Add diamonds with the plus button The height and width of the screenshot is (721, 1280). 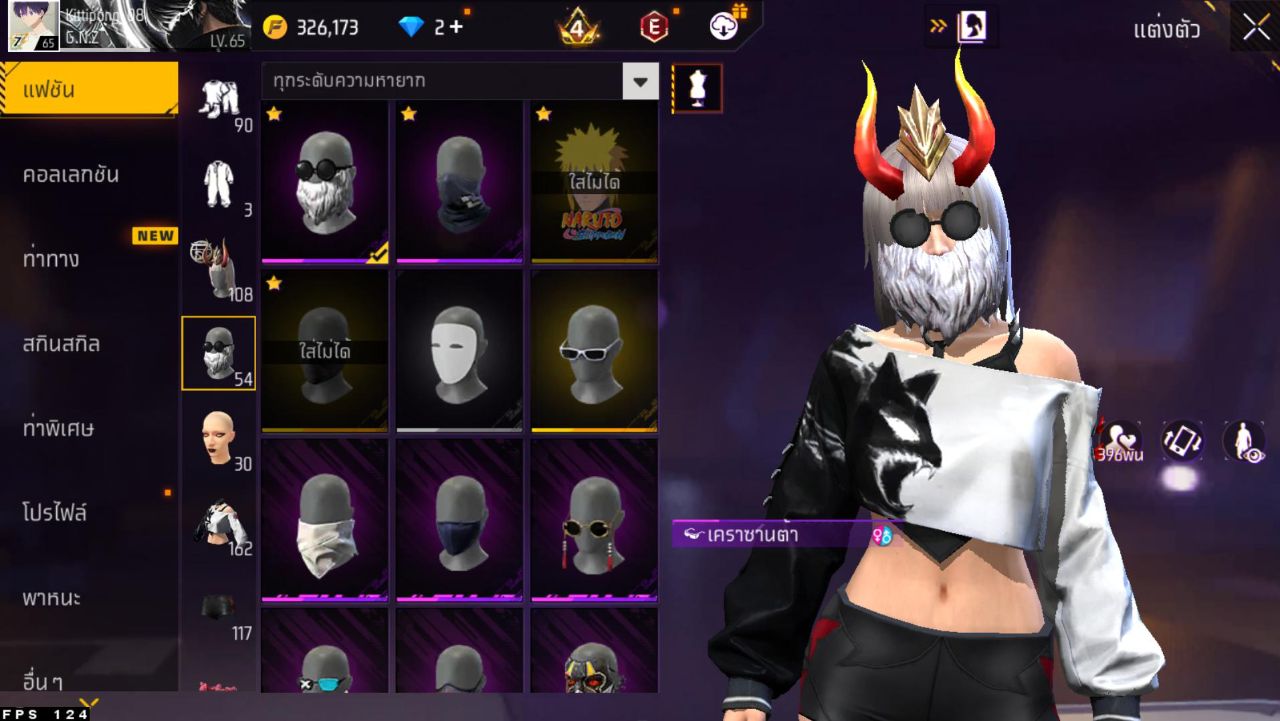456,27
